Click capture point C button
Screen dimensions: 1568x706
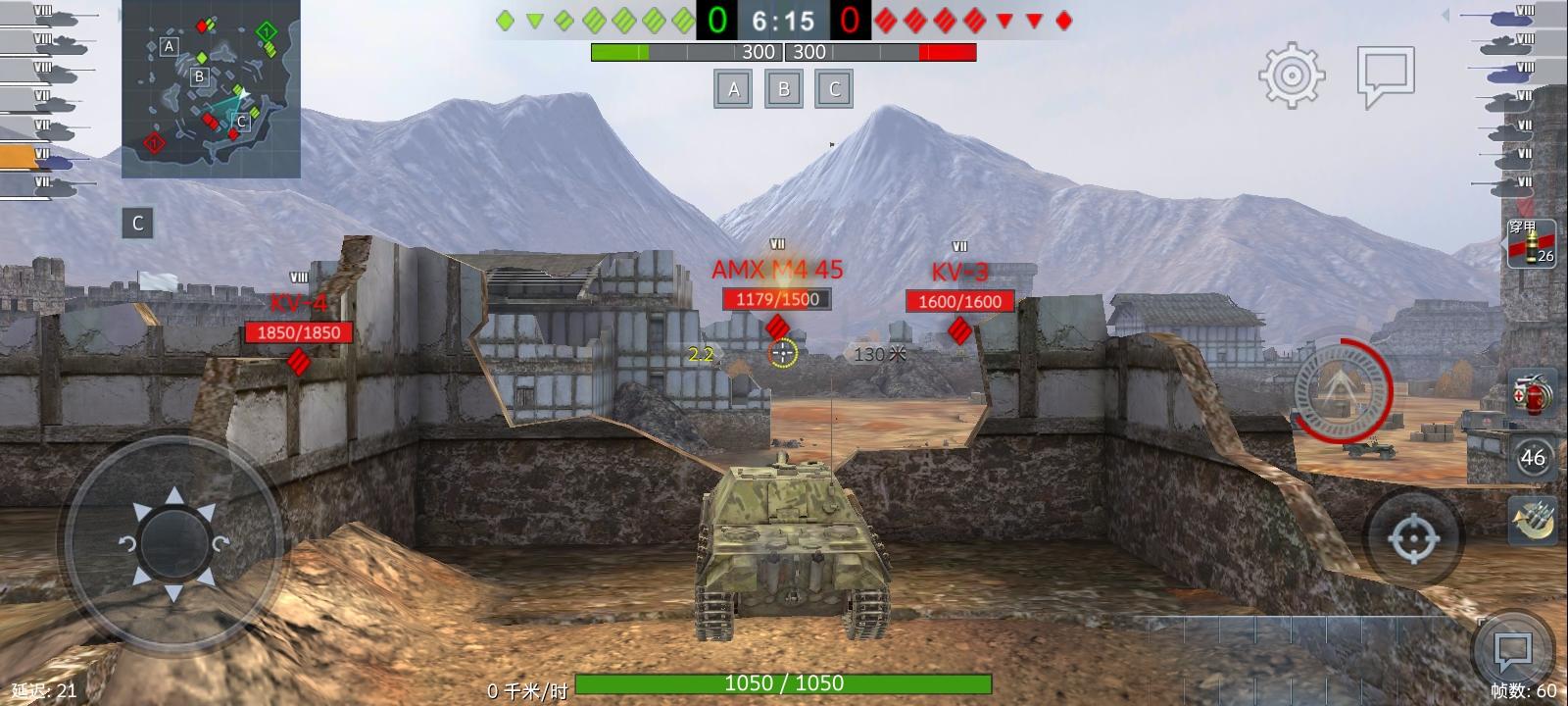[834, 88]
